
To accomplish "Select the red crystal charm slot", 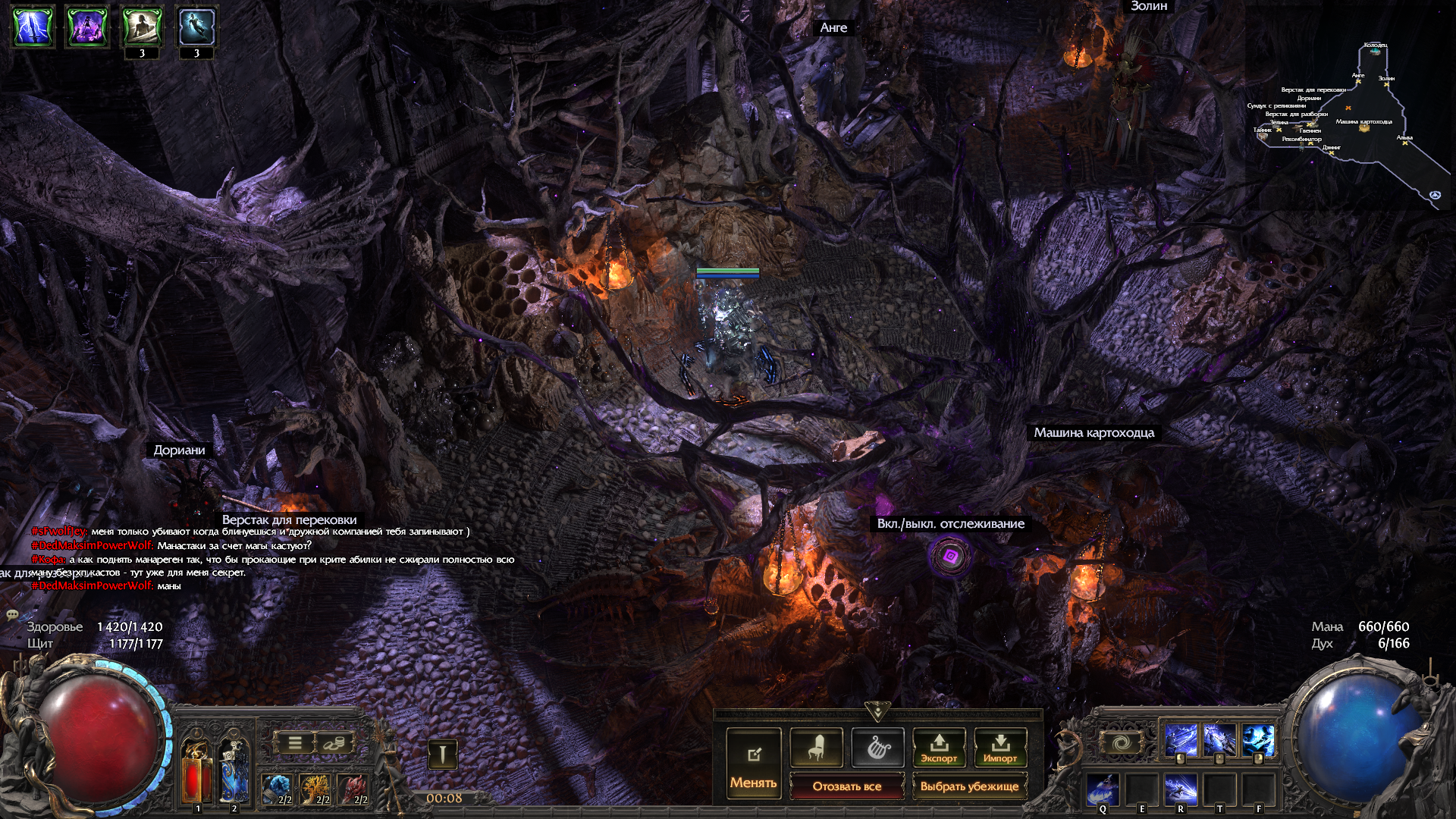I will (x=353, y=789).
